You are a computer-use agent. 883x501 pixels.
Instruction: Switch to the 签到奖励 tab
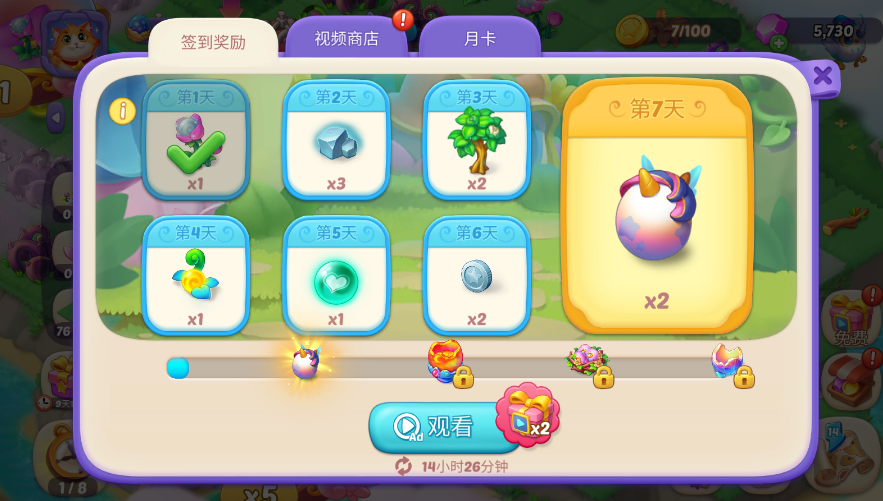213,42
